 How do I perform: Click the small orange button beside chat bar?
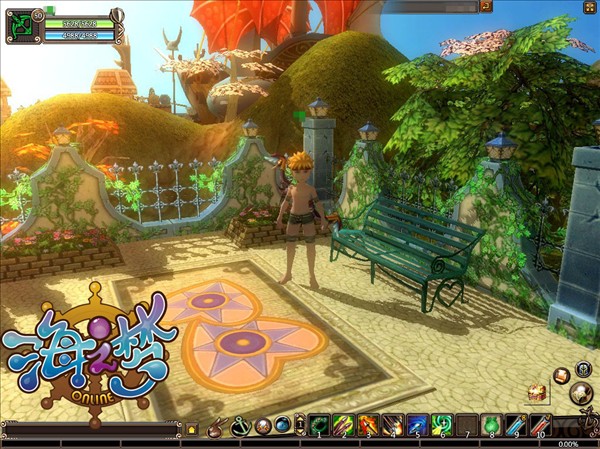[x=192, y=428]
